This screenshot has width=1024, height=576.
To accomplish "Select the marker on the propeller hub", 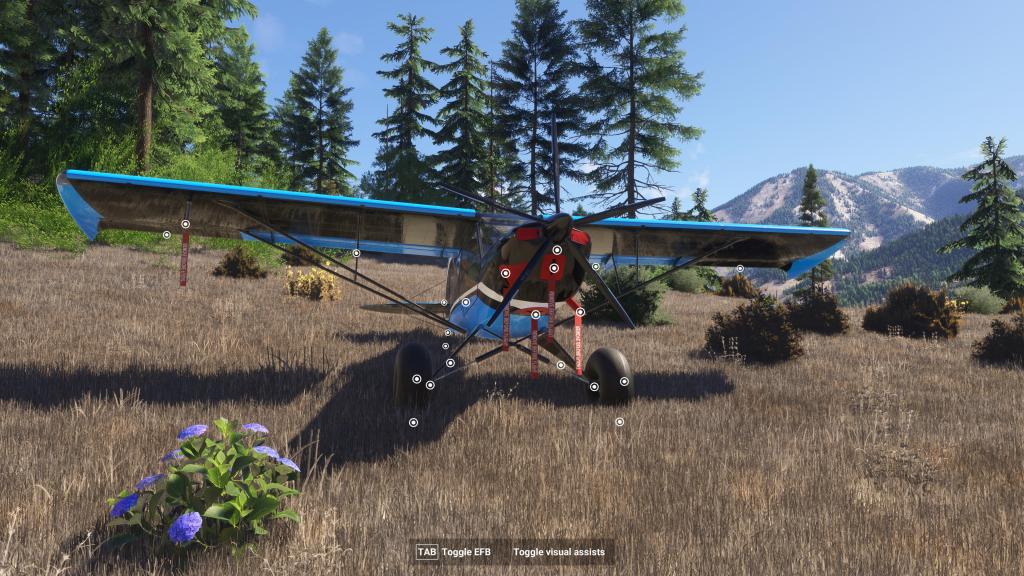I will [557, 250].
